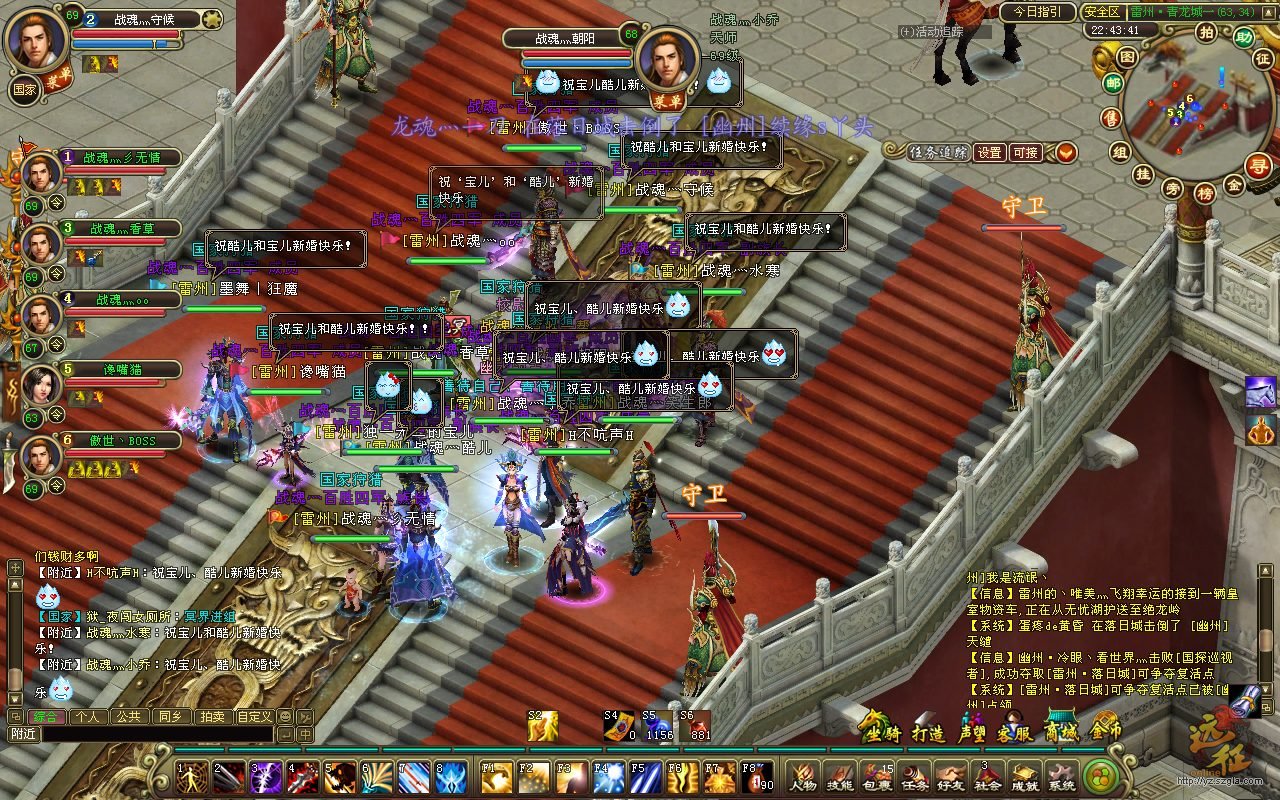Click the chat text input box
Screen dimensions: 1280x800
pos(155,734)
